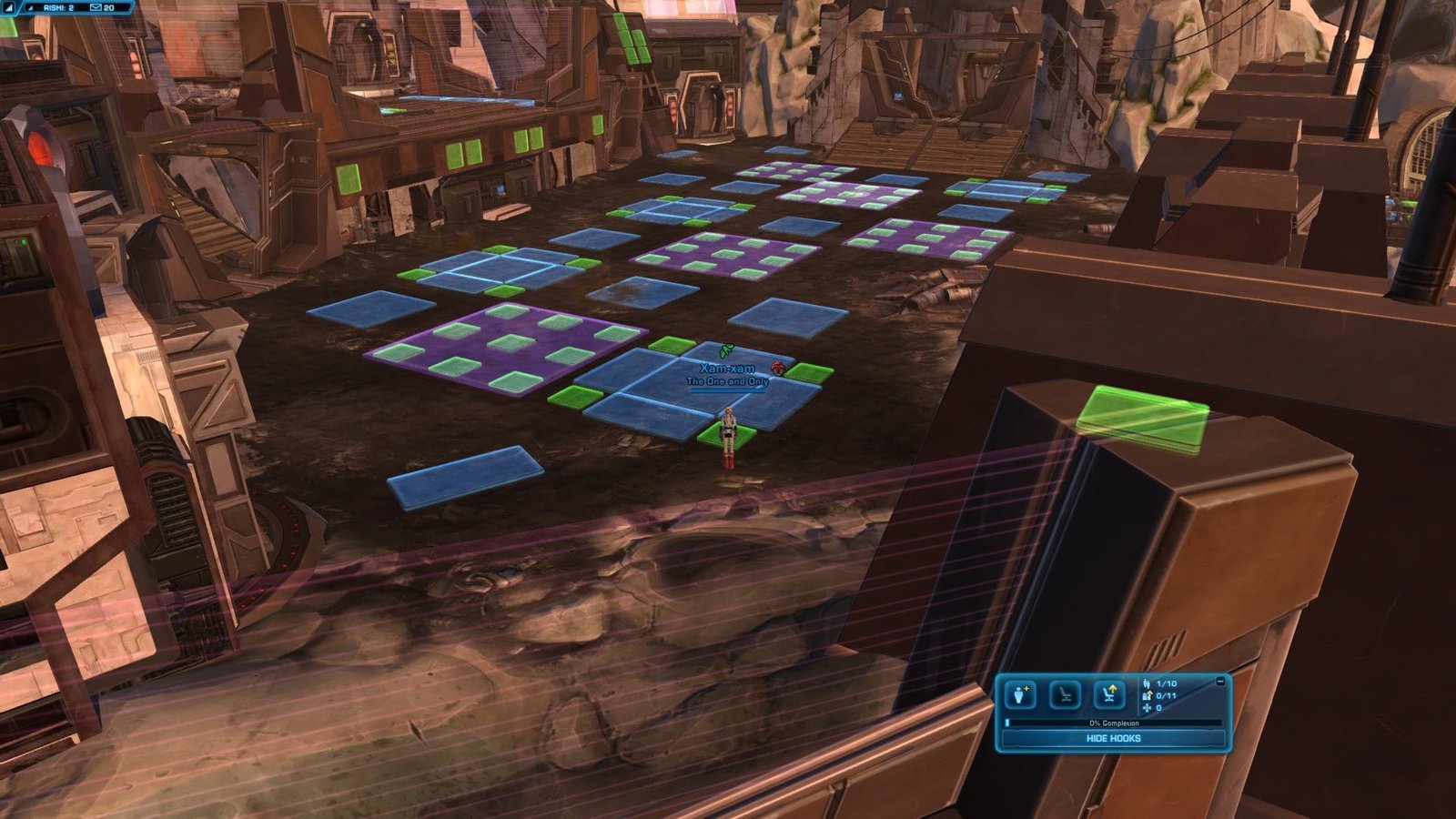1456x819 pixels.
Task: Open the Rishi instance selector
Action: click(58, 7)
